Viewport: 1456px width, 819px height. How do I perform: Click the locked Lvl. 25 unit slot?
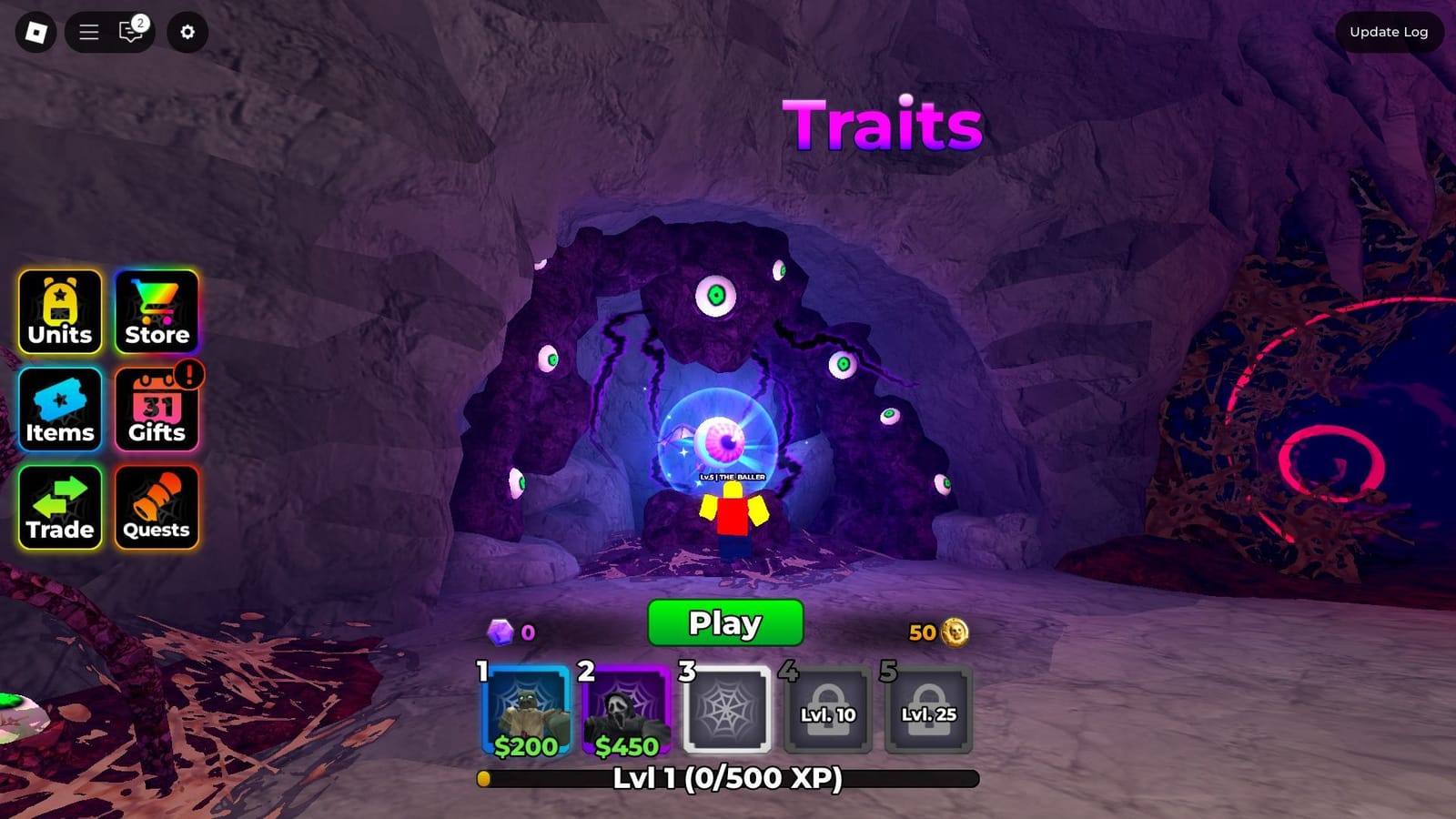[x=927, y=712]
